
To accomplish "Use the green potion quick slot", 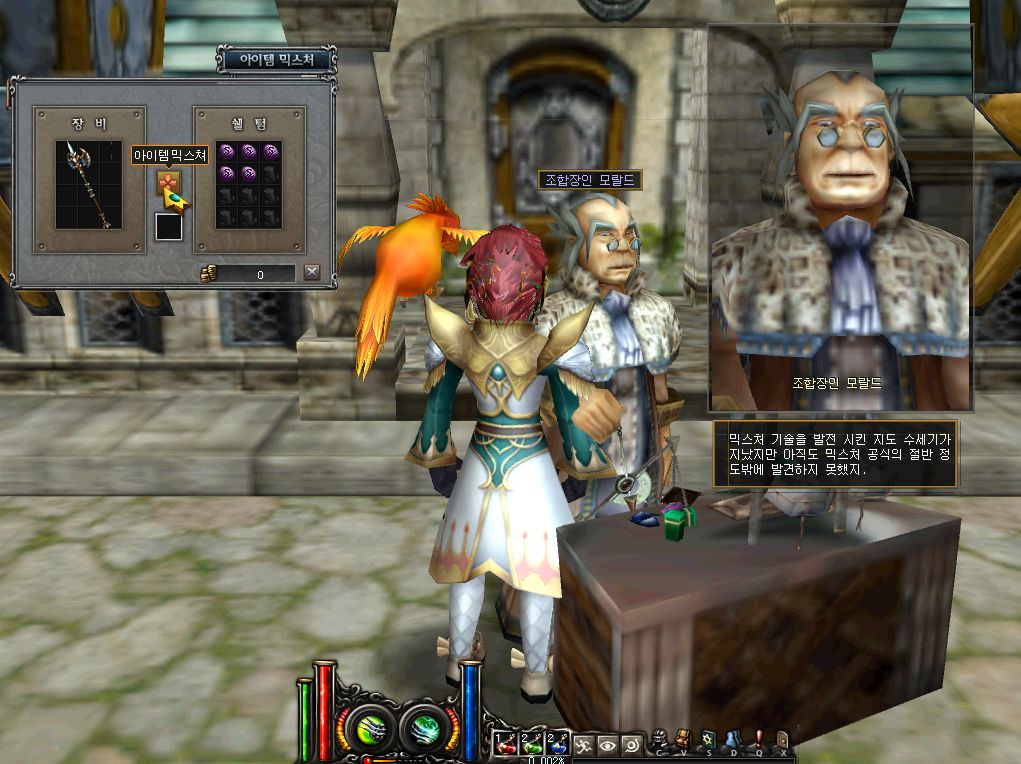I will click(x=531, y=744).
